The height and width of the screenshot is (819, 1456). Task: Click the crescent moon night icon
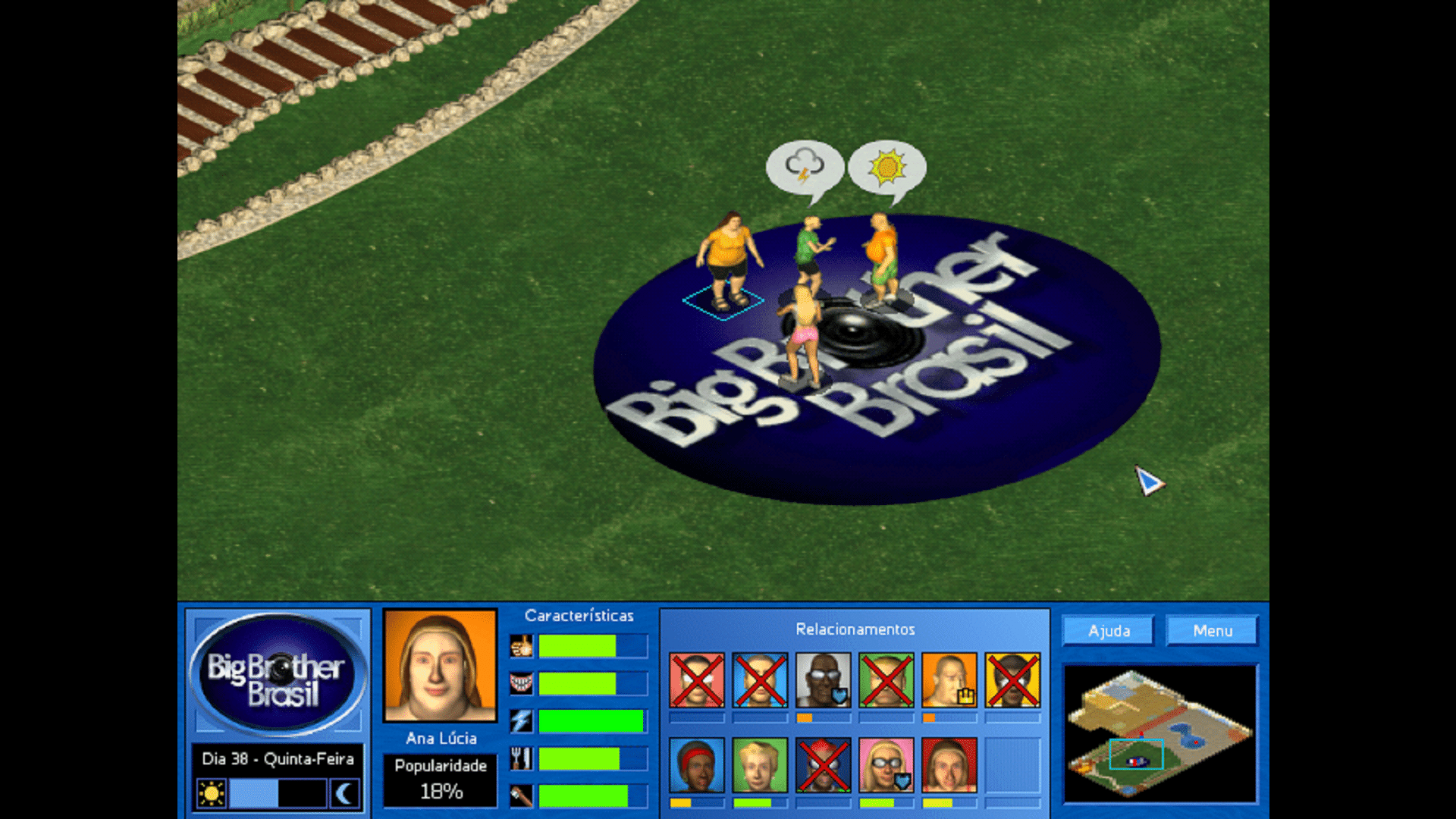pos(344,794)
